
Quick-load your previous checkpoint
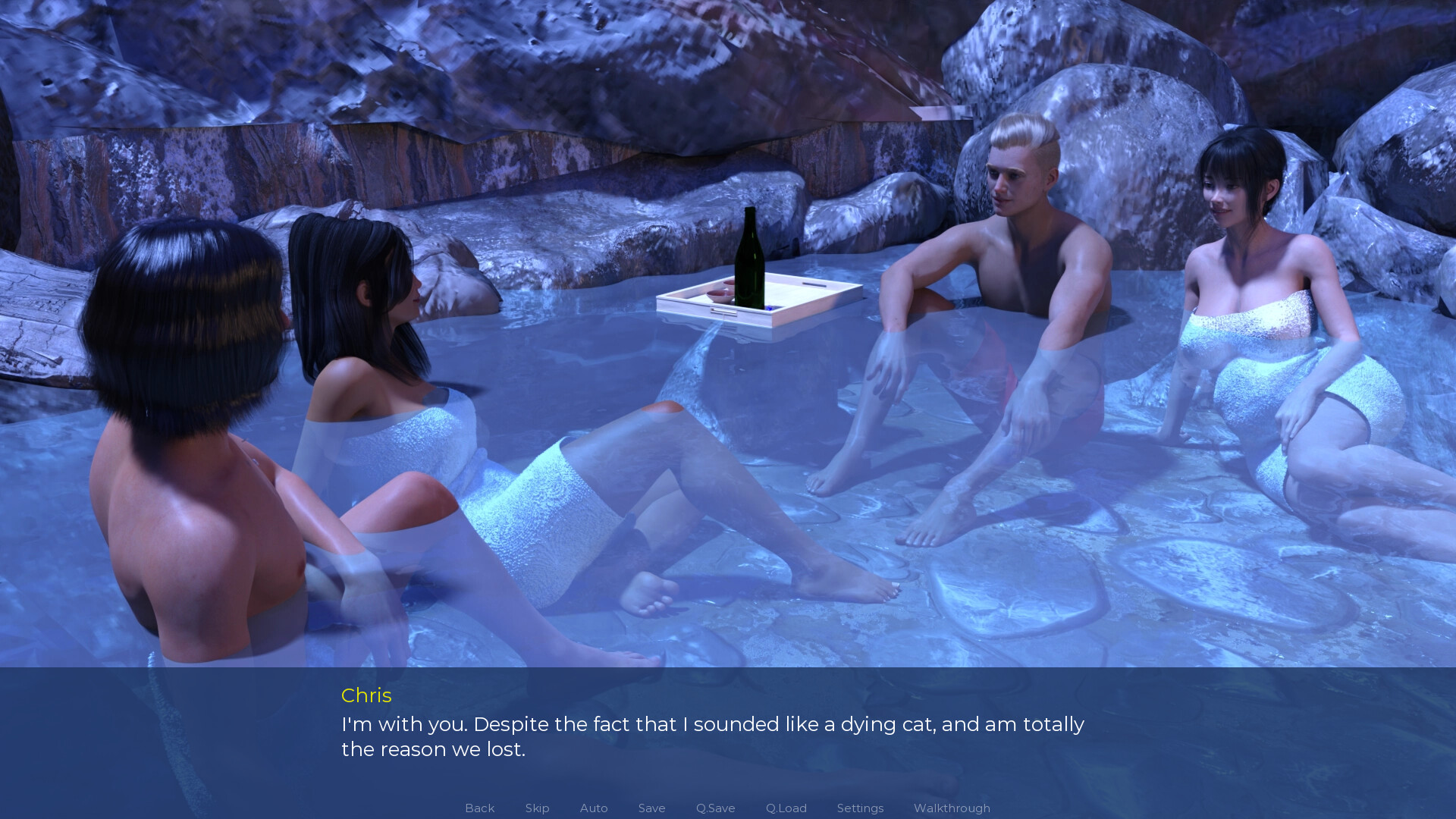(786, 808)
